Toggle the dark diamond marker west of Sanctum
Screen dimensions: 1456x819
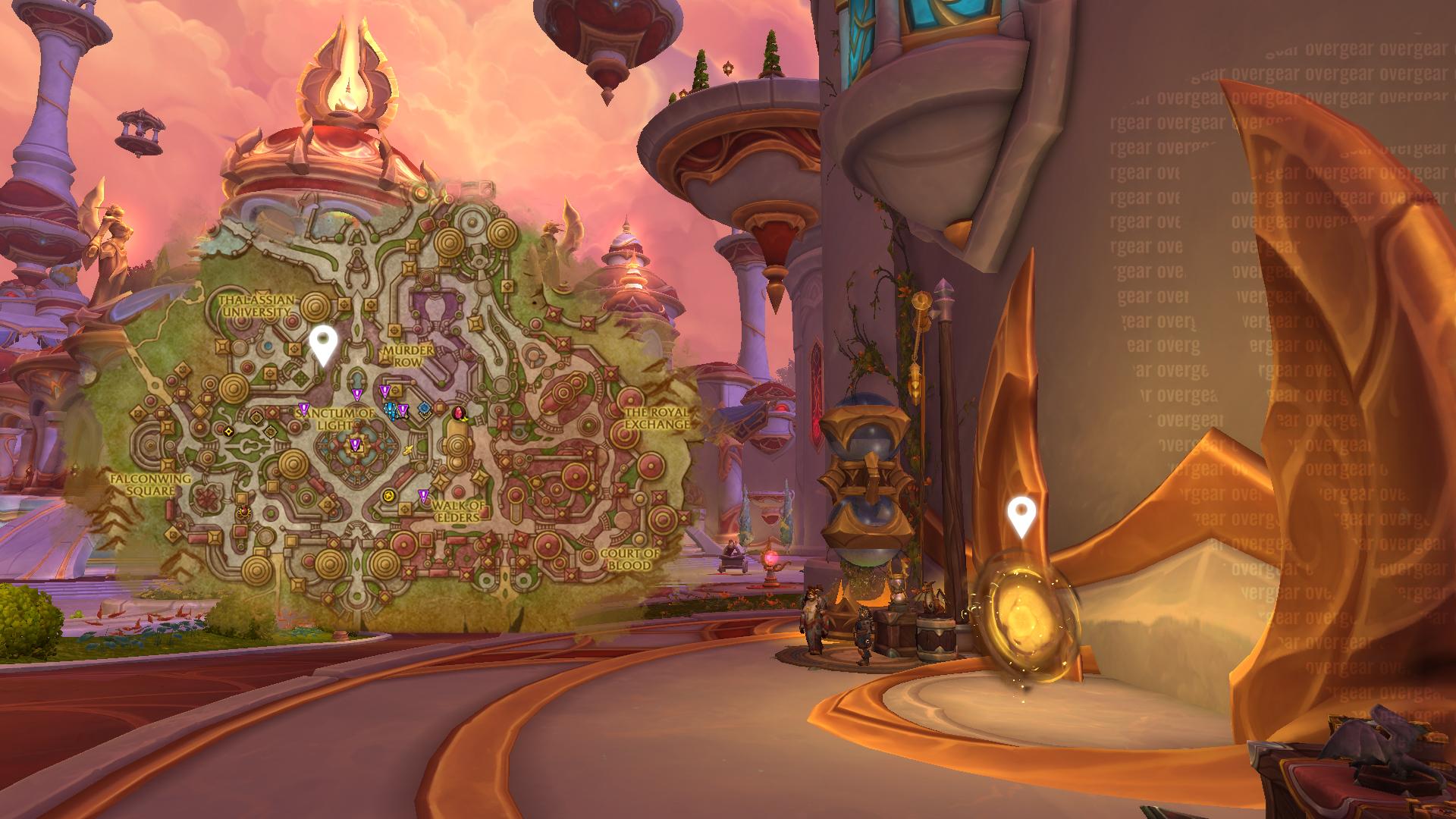coord(228,430)
